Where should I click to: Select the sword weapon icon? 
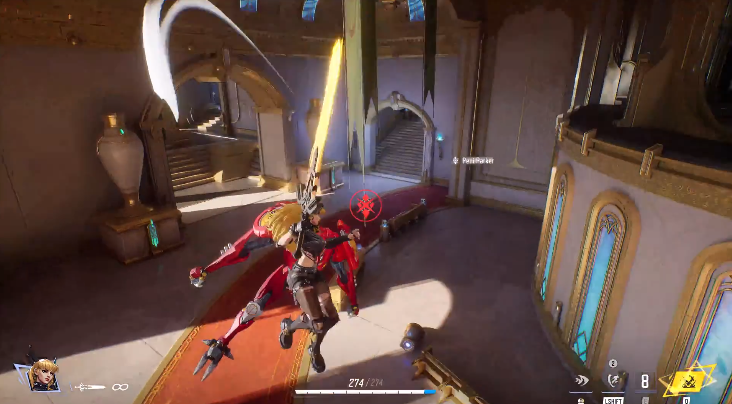click(x=90, y=386)
